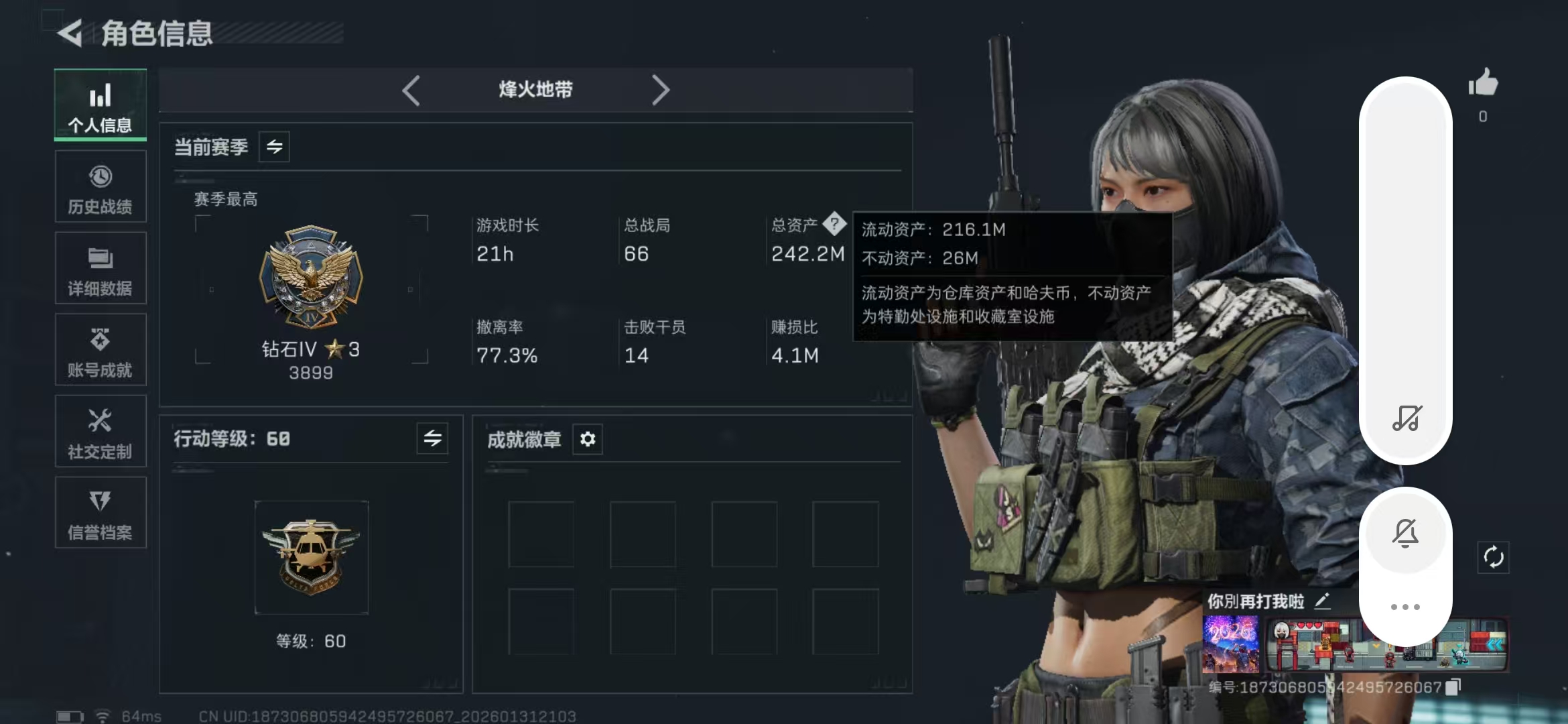Click left arrow to previous game mode
Viewport: 1568px width, 724px height.
[411, 90]
